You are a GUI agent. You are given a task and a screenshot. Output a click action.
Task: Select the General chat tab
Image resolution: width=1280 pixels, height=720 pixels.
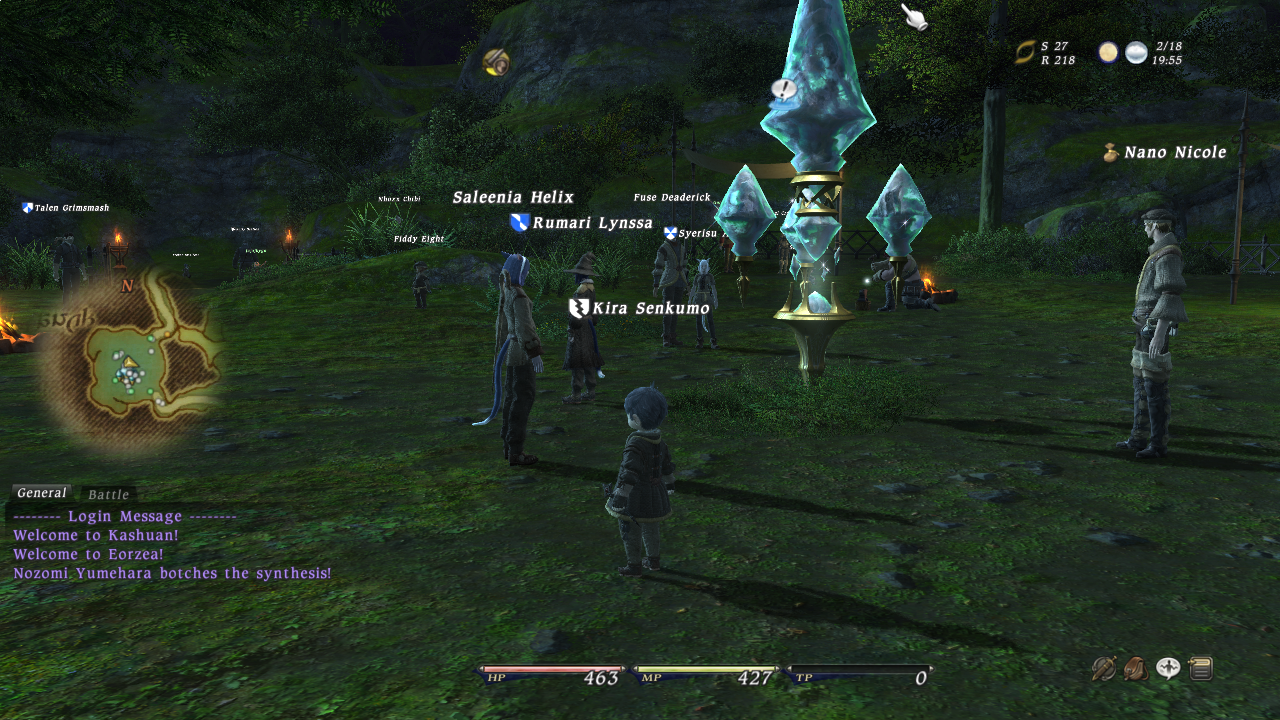(42, 494)
